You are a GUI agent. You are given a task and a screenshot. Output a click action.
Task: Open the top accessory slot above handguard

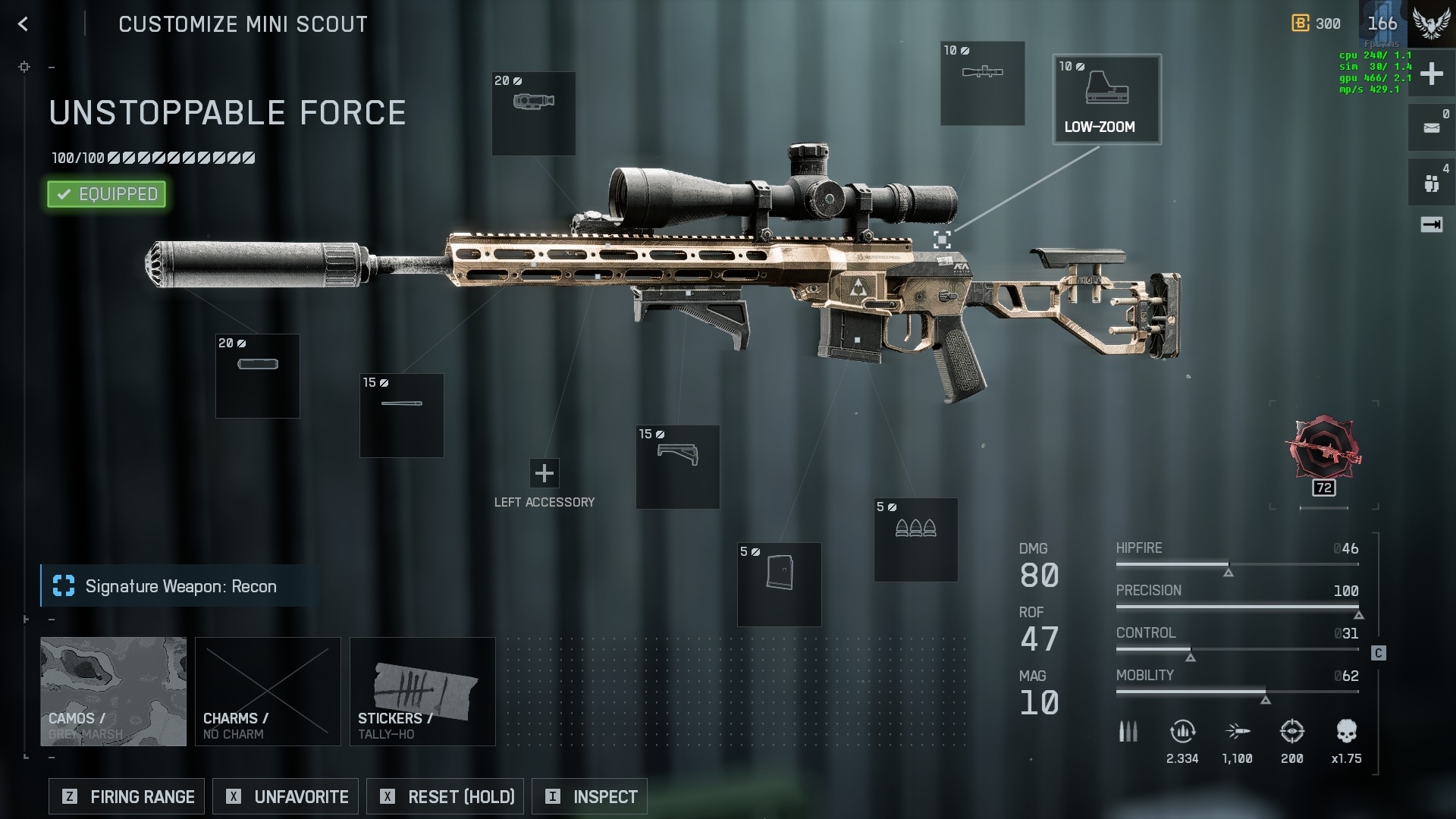tap(533, 114)
